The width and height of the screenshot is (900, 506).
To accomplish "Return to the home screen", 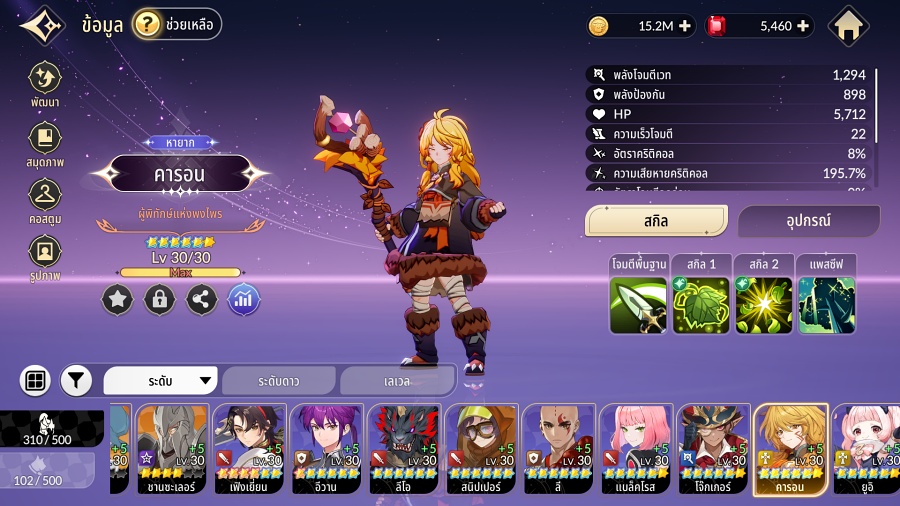I will click(x=849, y=27).
